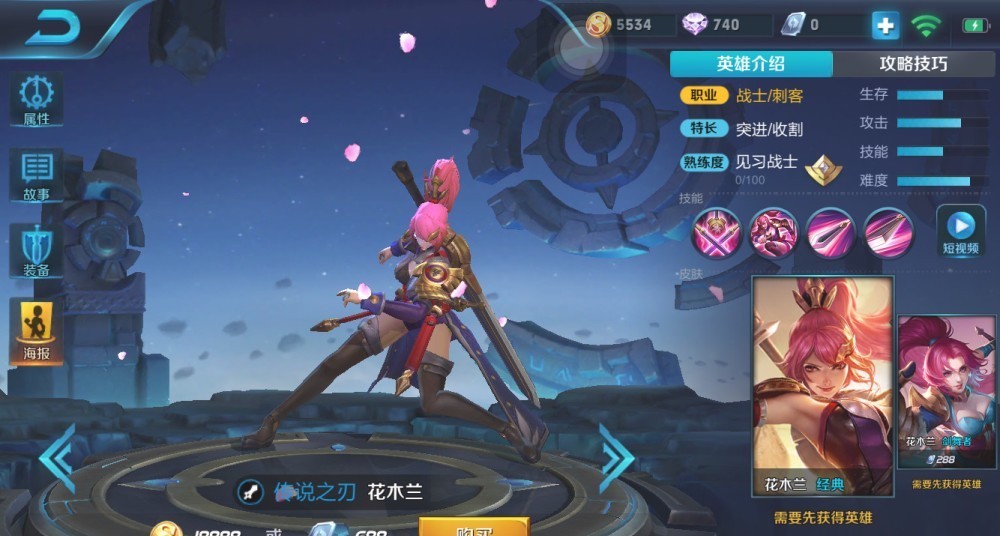The height and width of the screenshot is (536, 1000).
Task: Open the 装备 equipment page
Action: tap(37, 250)
